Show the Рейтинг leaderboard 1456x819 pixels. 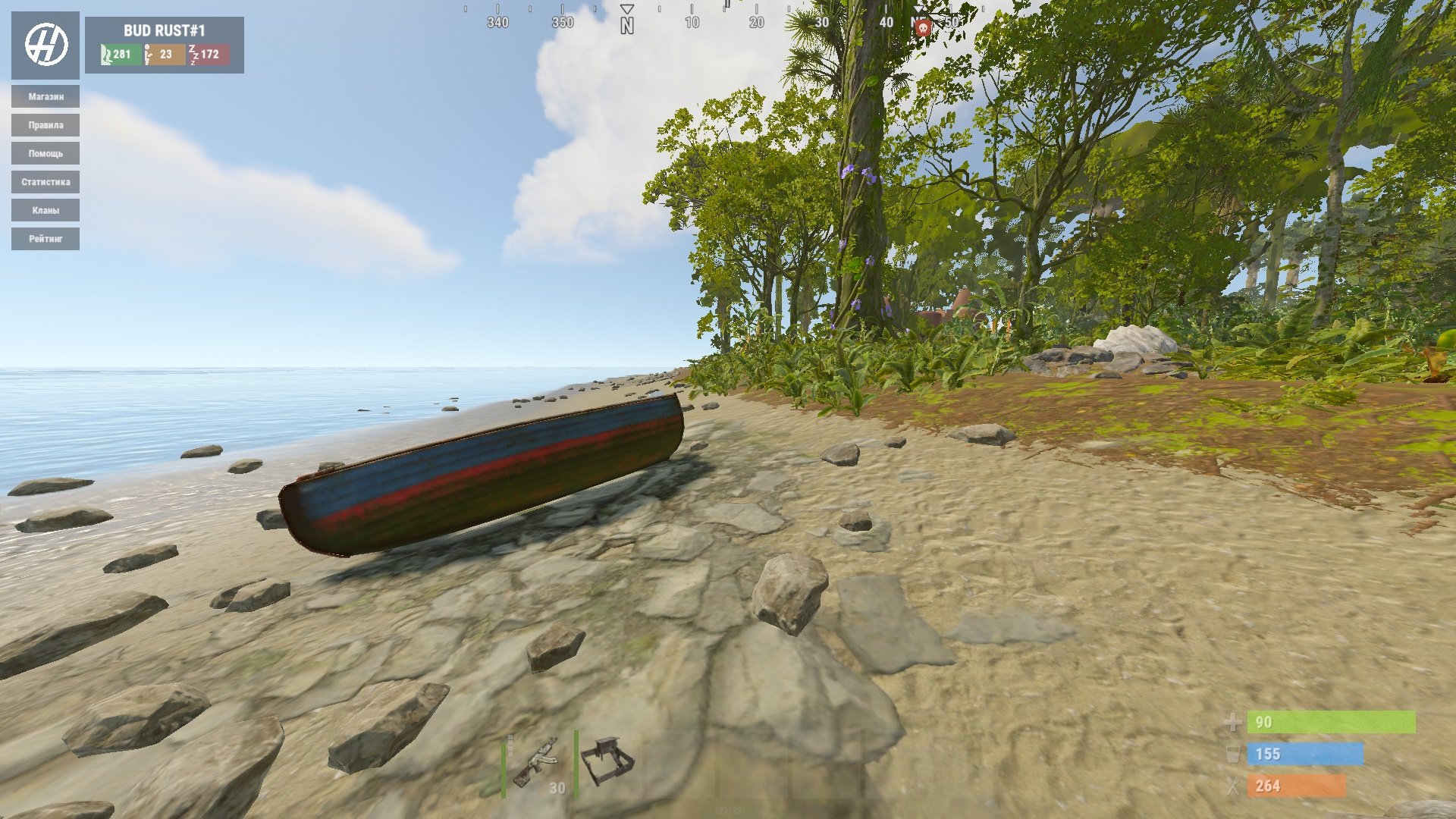pos(45,239)
